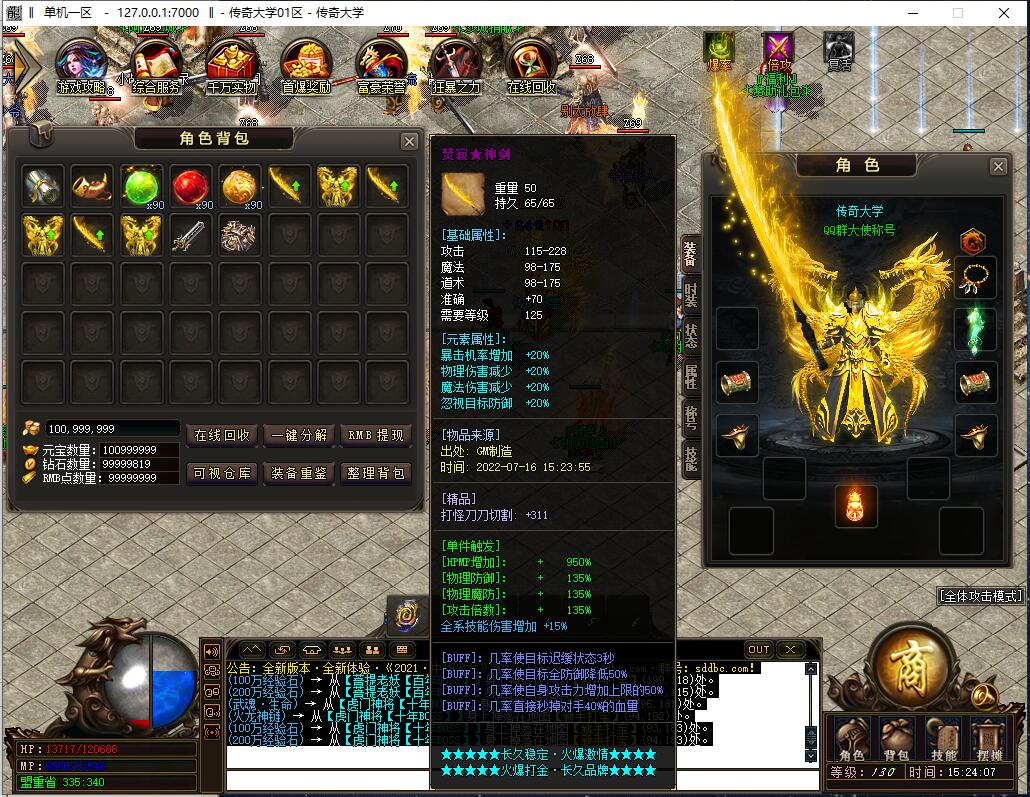This screenshot has height=797, width=1030.
Task: Open the 可视仓库 warehouse
Action: (222, 473)
